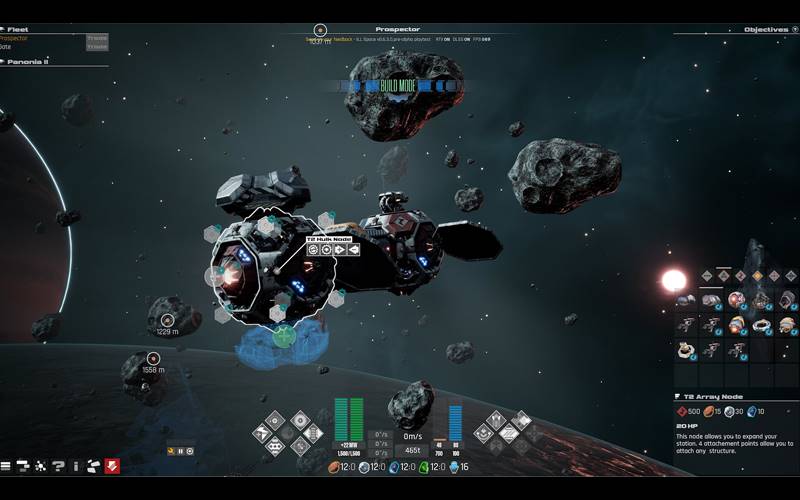Click the green attachment point node
The height and width of the screenshot is (500, 800).
click(284, 335)
